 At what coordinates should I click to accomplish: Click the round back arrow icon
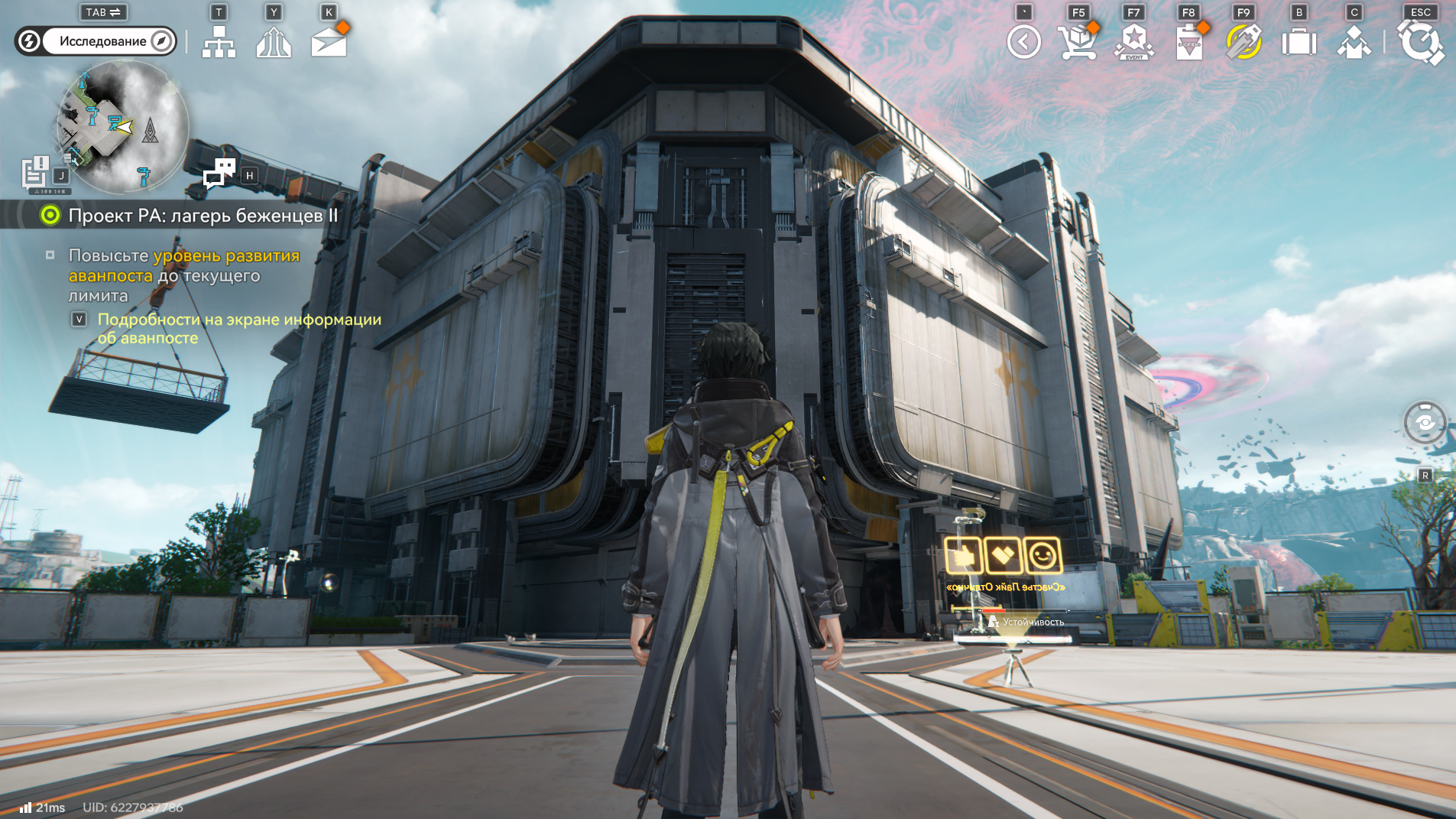click(1023, 42)
